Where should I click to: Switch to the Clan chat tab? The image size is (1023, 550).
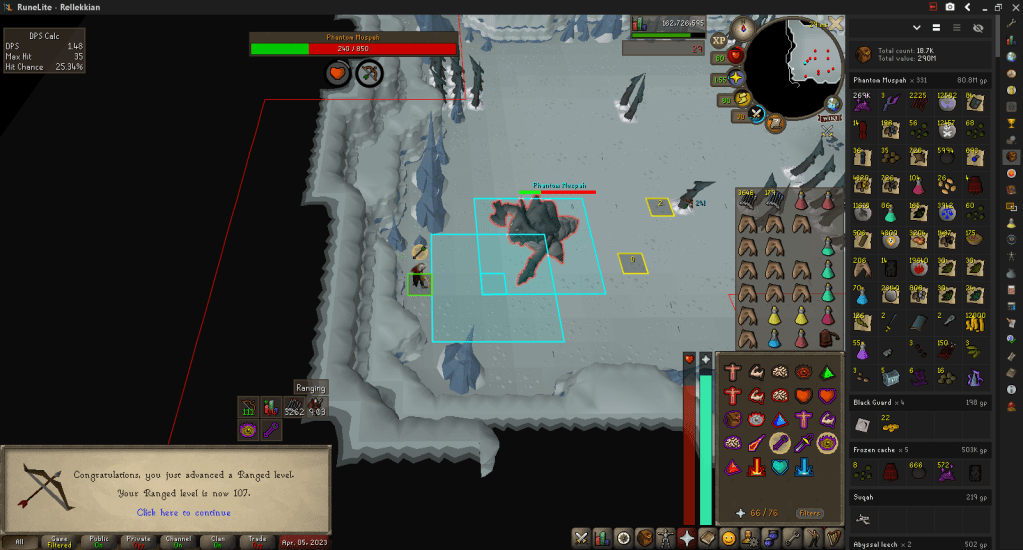point(218,541)
